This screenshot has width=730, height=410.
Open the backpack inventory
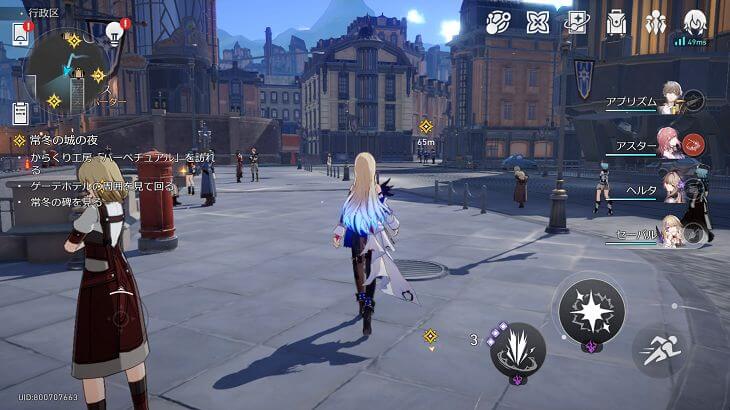pyautogui.click(x=617, y=22)
